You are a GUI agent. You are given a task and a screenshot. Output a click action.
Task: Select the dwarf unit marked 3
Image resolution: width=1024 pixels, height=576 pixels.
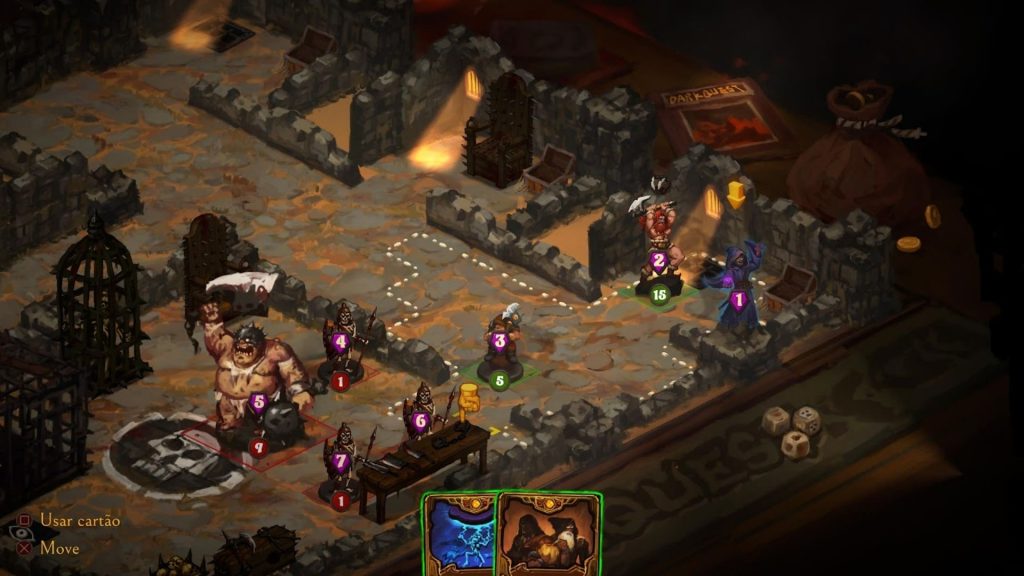[499, 345]
